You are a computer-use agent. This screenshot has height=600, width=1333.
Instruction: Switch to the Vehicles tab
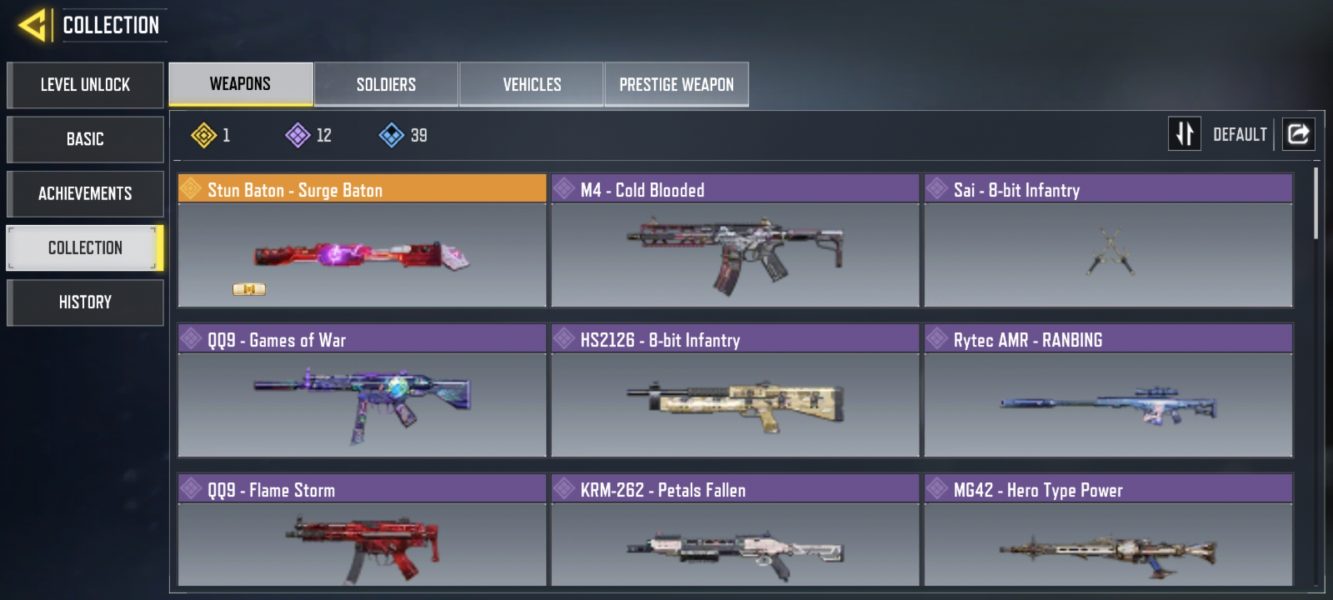[x=531, y=85]
